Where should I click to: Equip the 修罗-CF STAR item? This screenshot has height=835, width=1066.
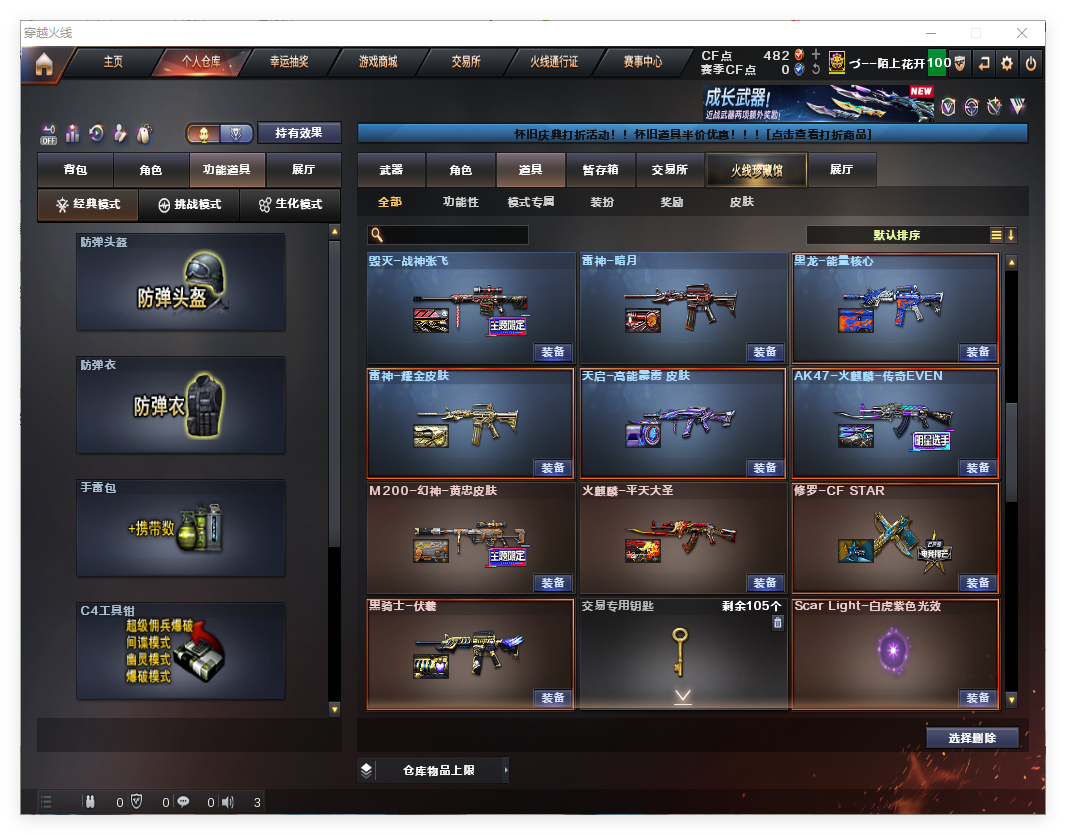(x=977, y=583)
